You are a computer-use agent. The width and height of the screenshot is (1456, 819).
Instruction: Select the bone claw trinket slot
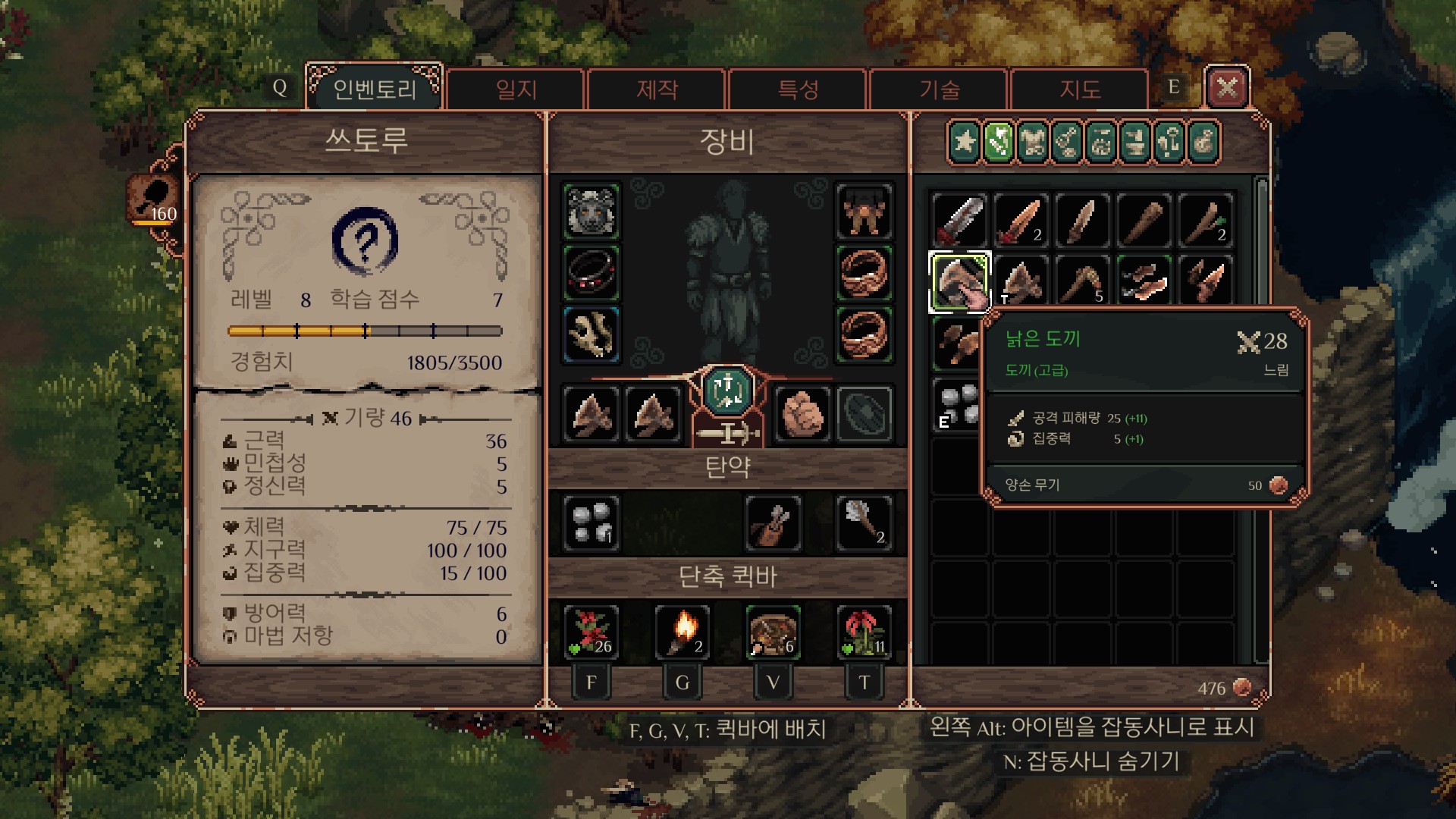coord(591,334)
